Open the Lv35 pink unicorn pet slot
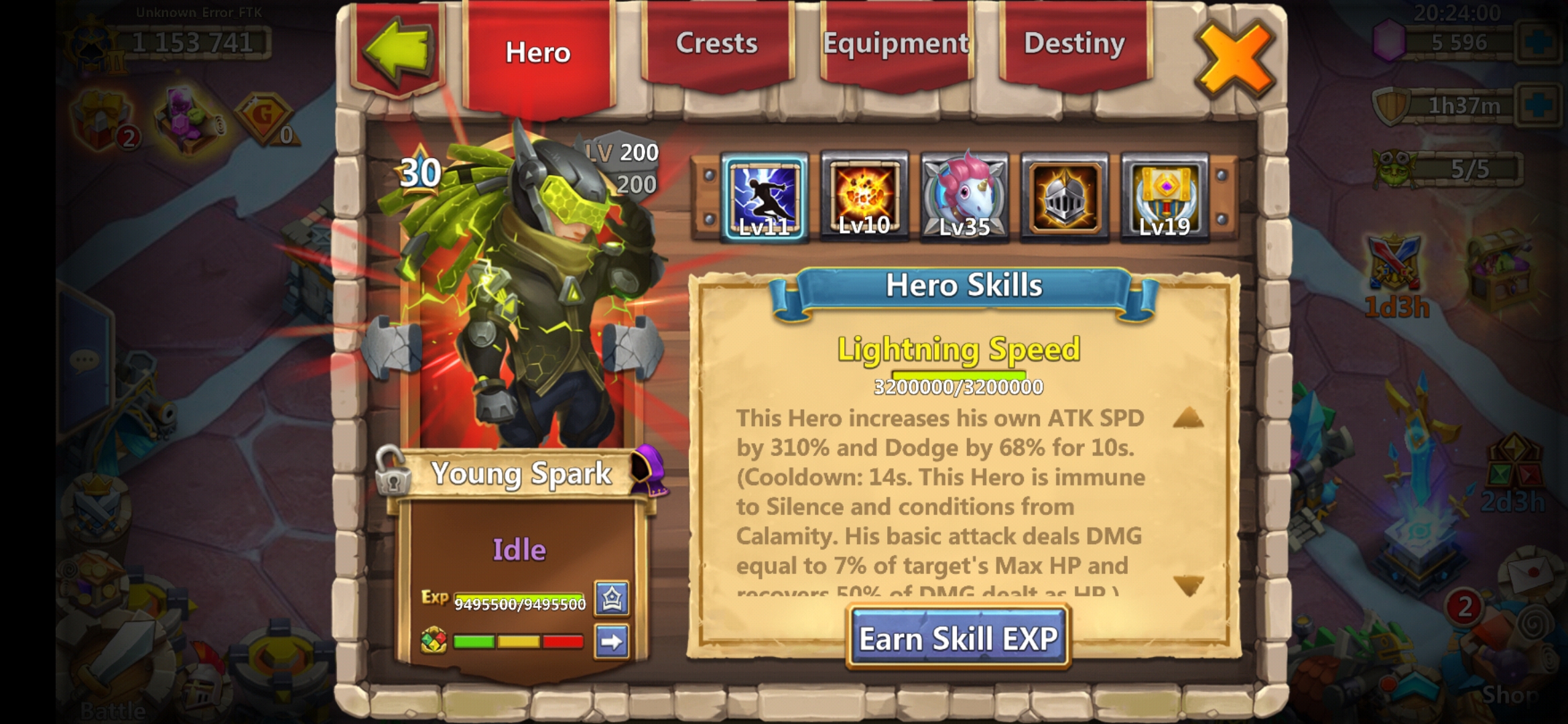The width and height of the screenshot is (1568, 724). coord(964,196)
